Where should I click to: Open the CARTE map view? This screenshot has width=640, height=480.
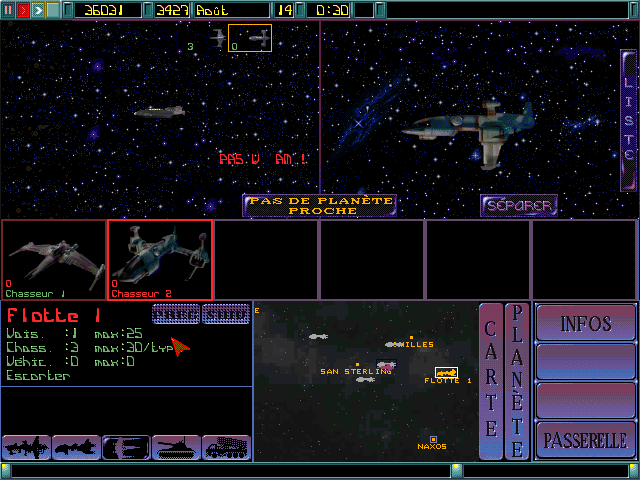tap(491, 380)
